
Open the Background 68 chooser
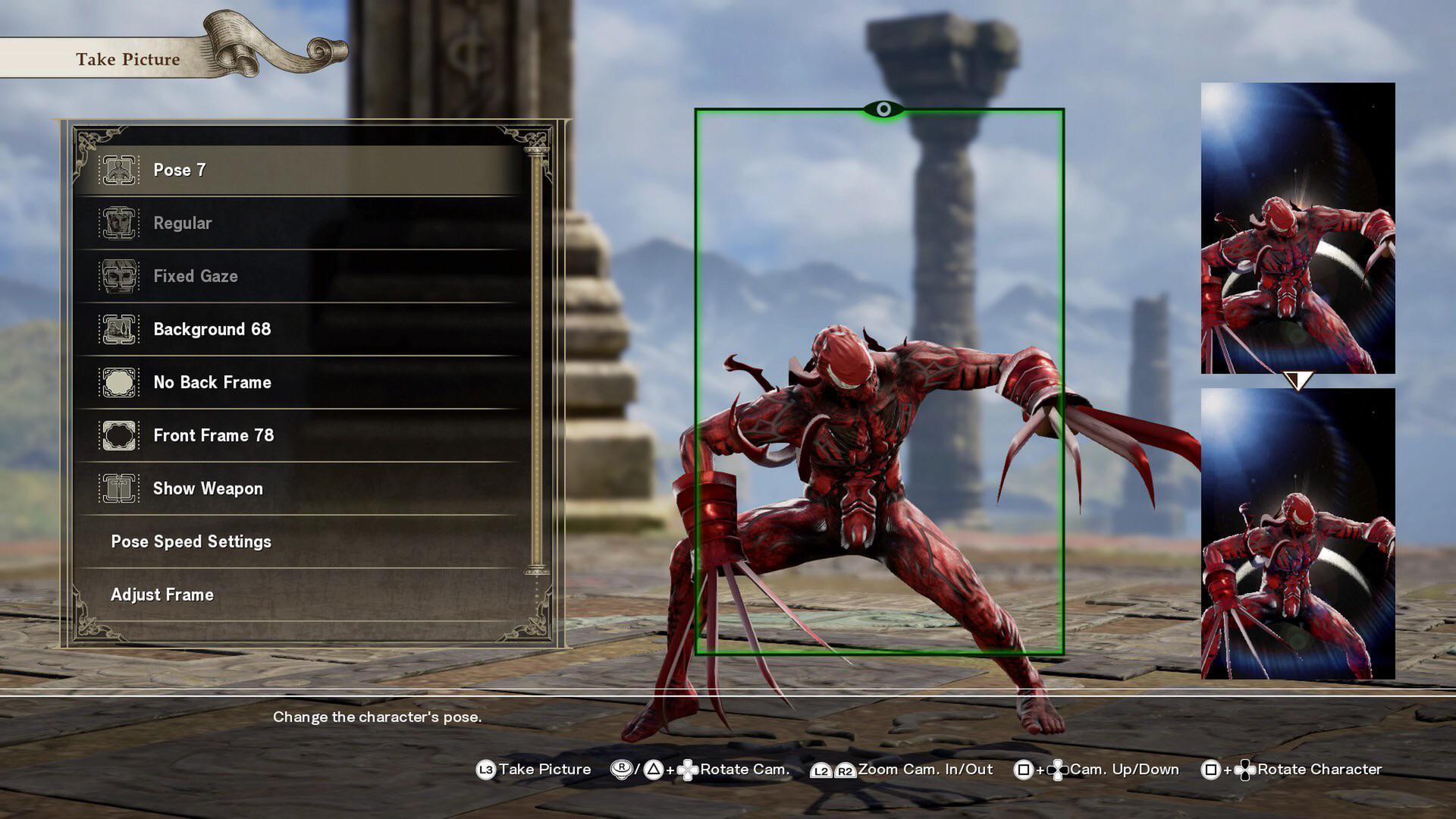[x=215, y=329]
